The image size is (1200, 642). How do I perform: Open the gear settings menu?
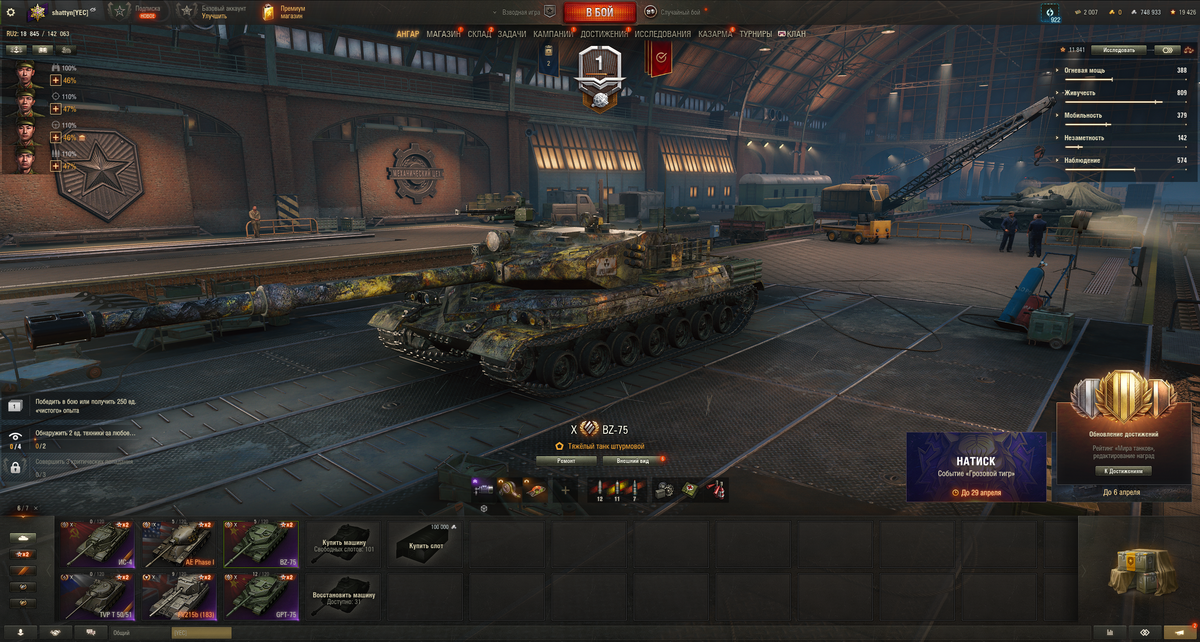click(x=11, y=12)
